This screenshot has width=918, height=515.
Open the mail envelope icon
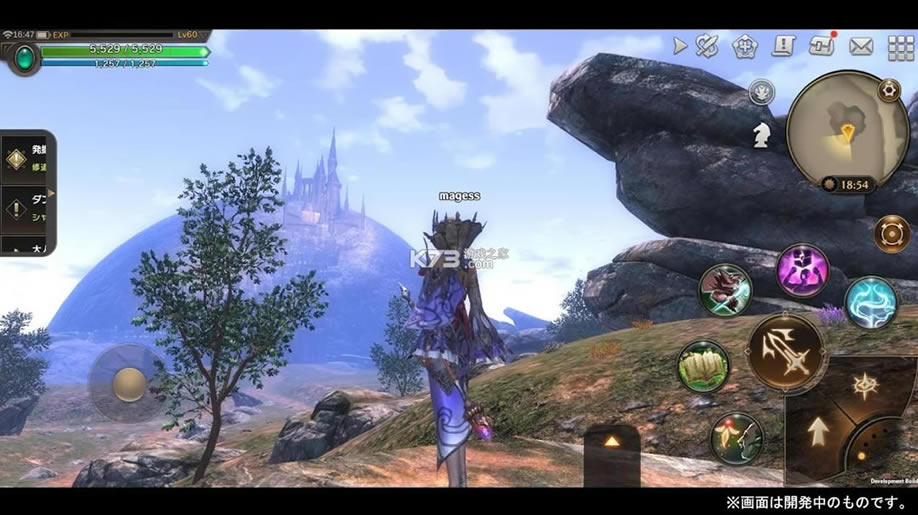(860, 46)
